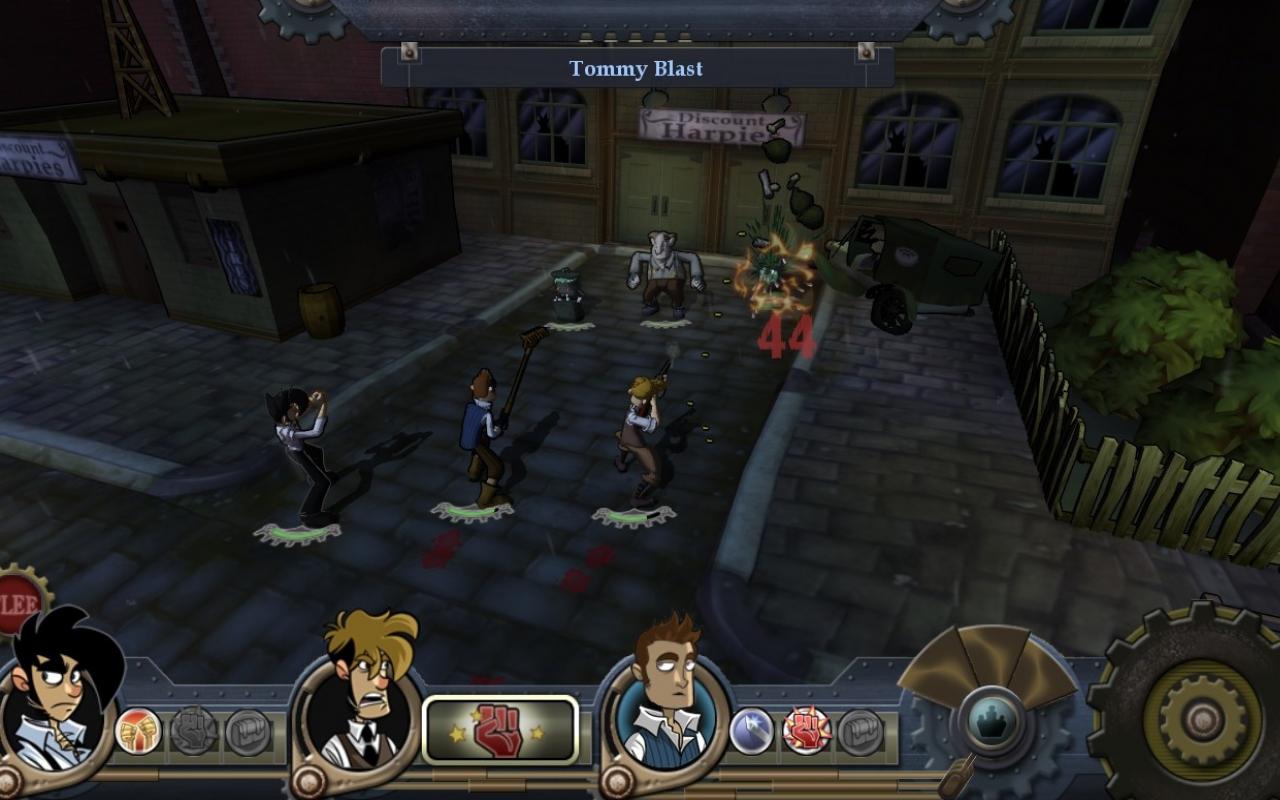Select the blue orb ability icon beside the right portrait

click(x=750, y=730)
